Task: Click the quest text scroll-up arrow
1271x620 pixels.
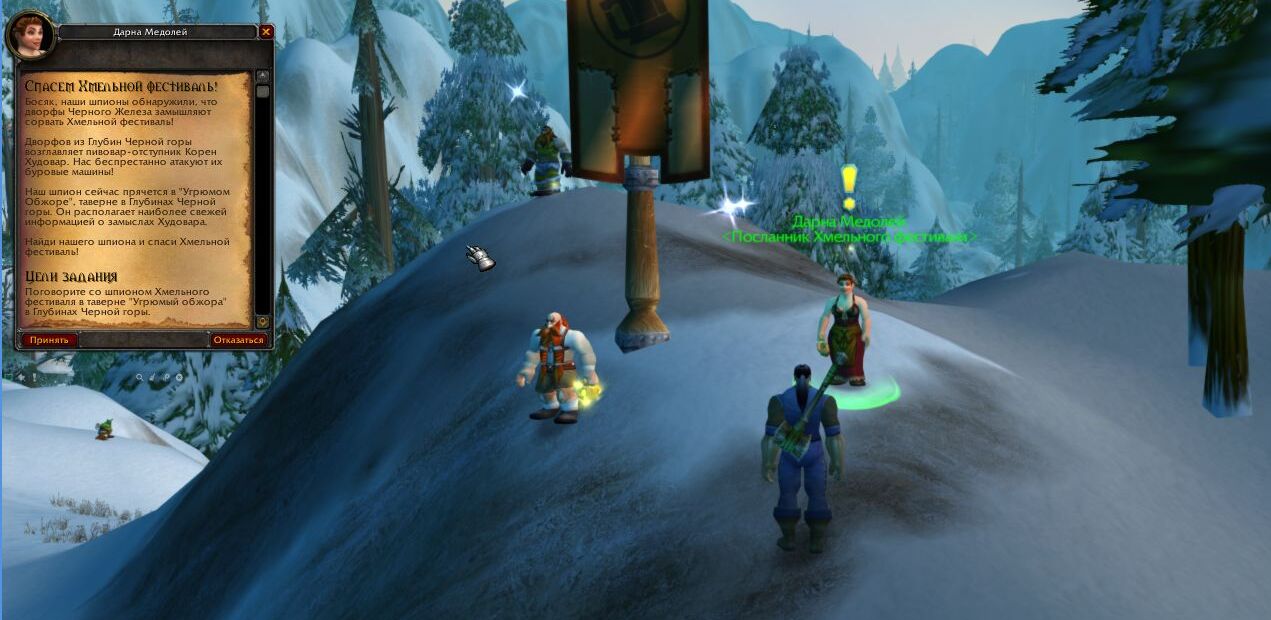Action: [x=263, y=76]
